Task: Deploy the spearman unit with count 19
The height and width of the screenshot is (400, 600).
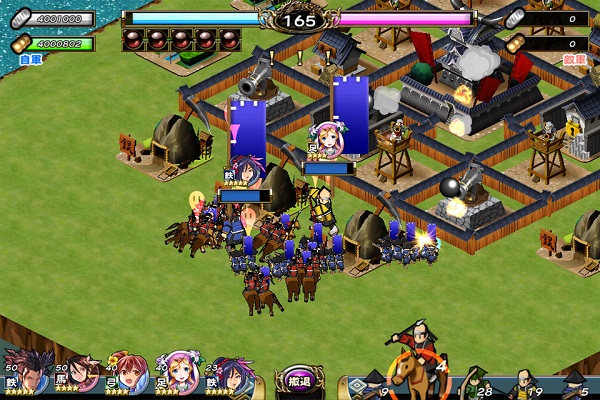Action: pos(525,384)
